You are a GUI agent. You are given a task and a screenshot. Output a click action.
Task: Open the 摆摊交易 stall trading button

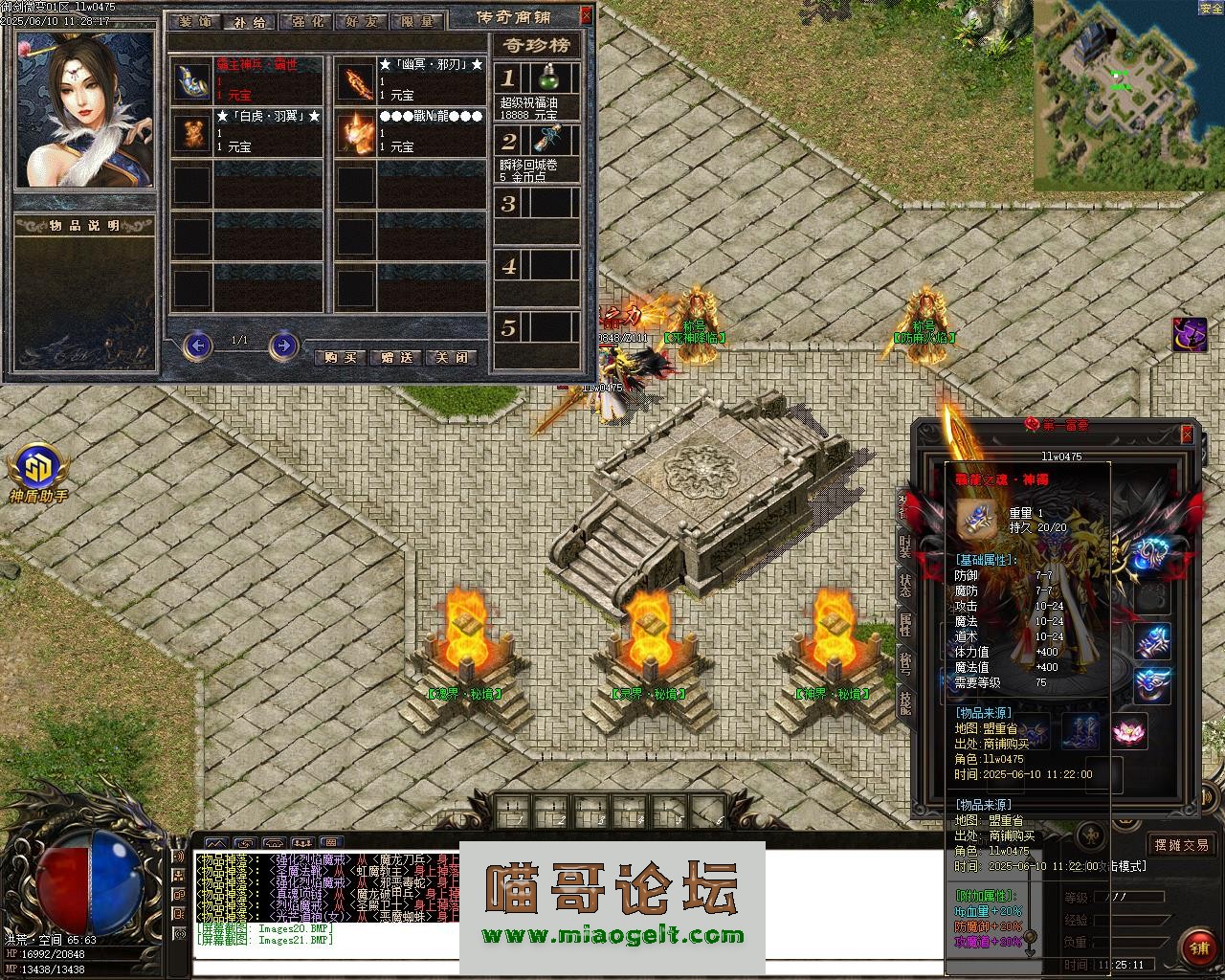pyautogui.click(x=1181, y=845)
